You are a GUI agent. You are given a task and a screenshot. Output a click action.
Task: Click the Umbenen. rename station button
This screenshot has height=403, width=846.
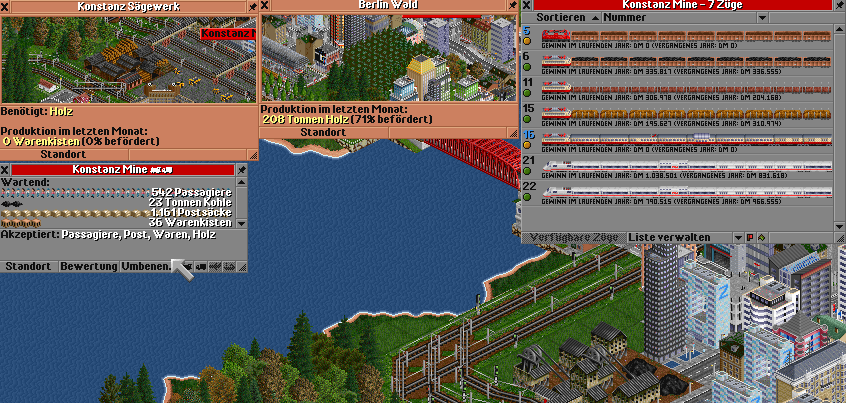point(146,267)
